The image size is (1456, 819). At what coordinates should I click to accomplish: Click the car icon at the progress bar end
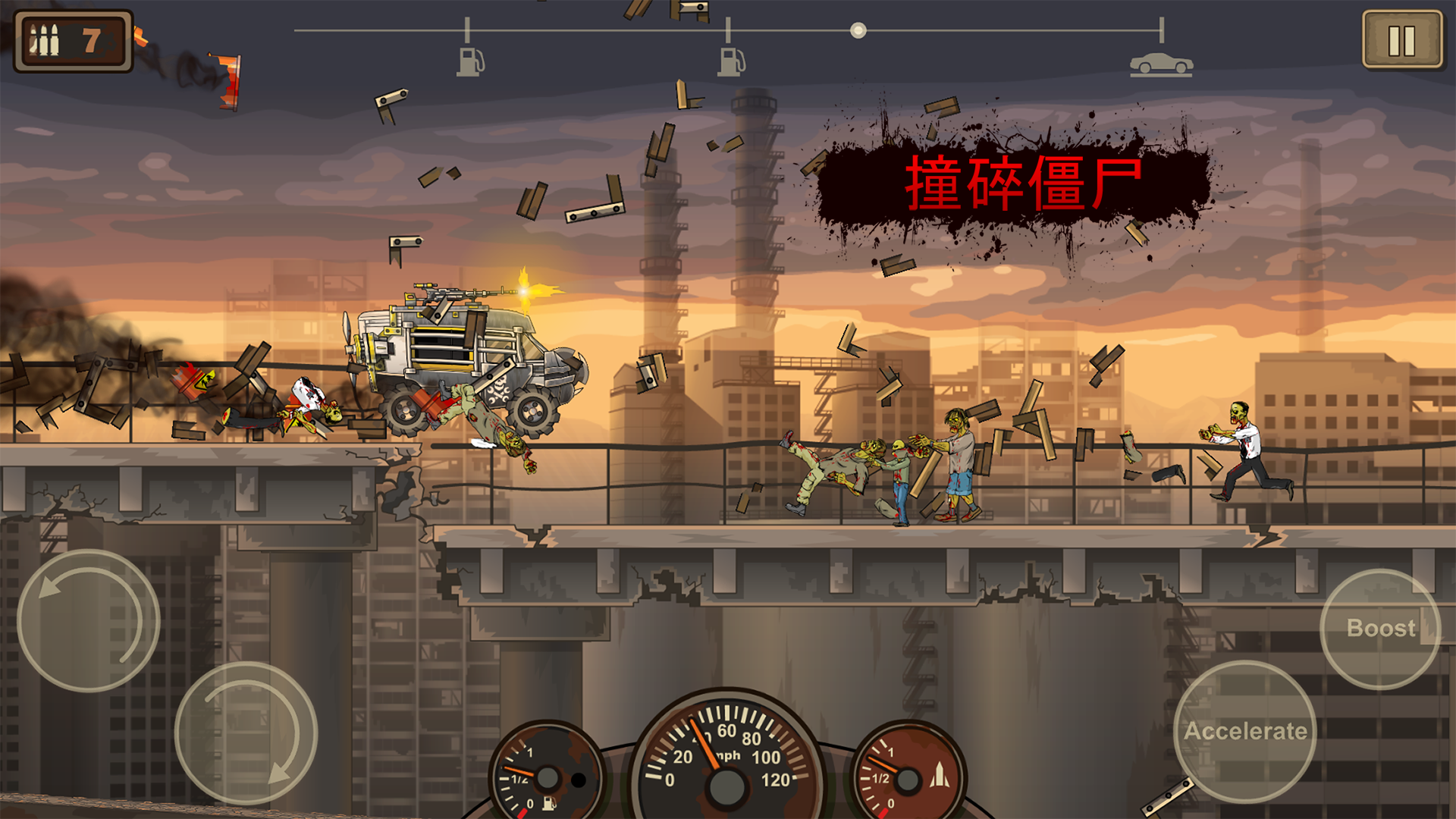pos(1160,64)
